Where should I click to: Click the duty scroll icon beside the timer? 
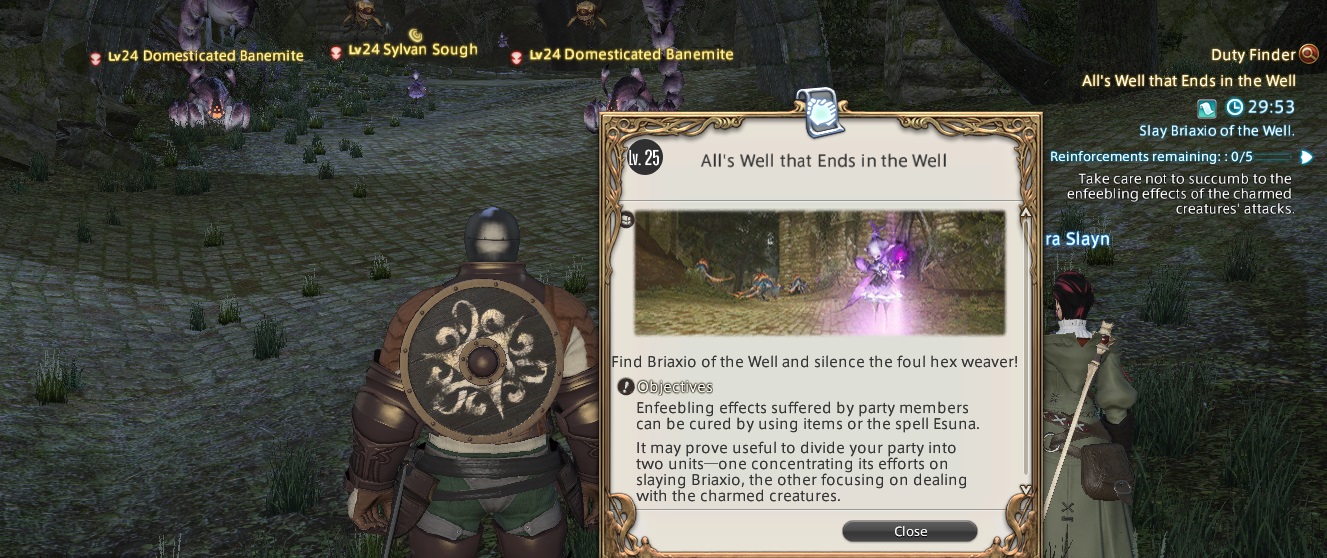click(1207, 107)
